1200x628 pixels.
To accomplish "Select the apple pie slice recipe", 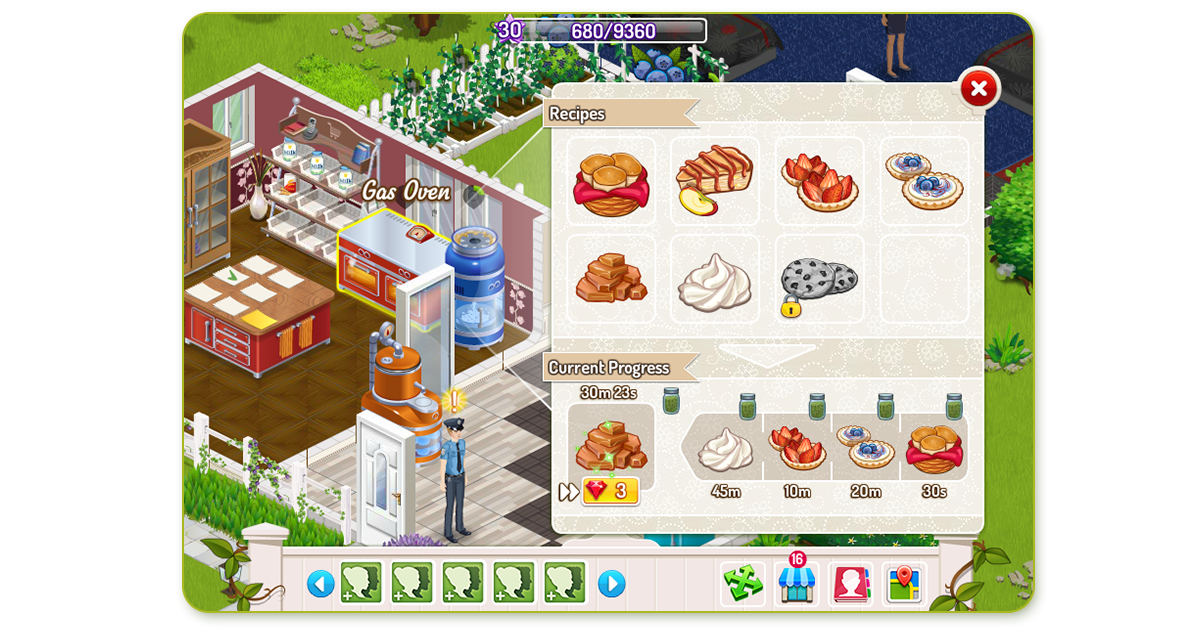I will pos(714,180).
